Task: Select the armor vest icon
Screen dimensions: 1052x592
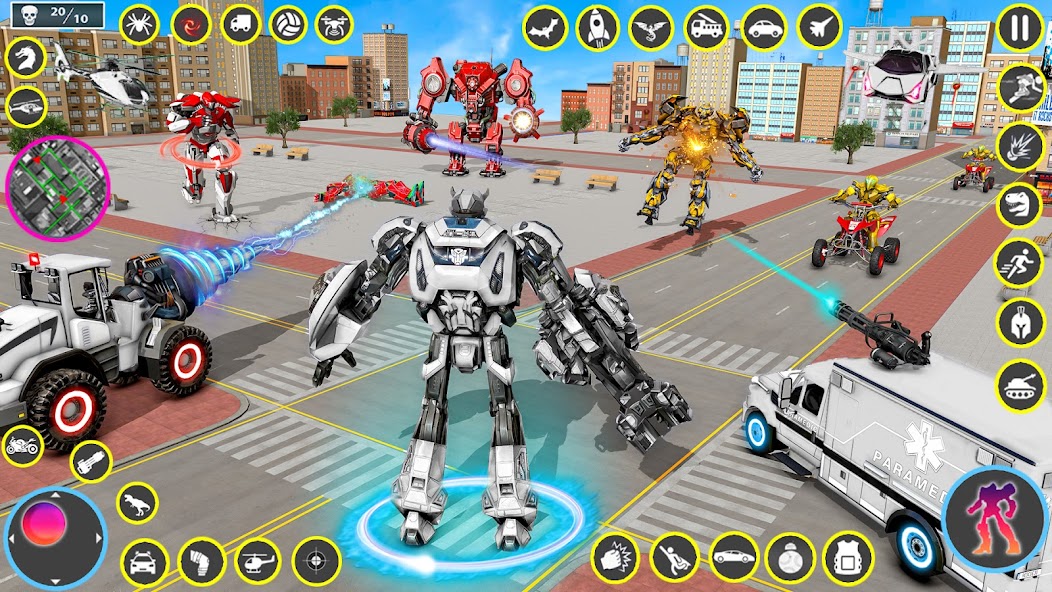Action: tap(847, 556)
